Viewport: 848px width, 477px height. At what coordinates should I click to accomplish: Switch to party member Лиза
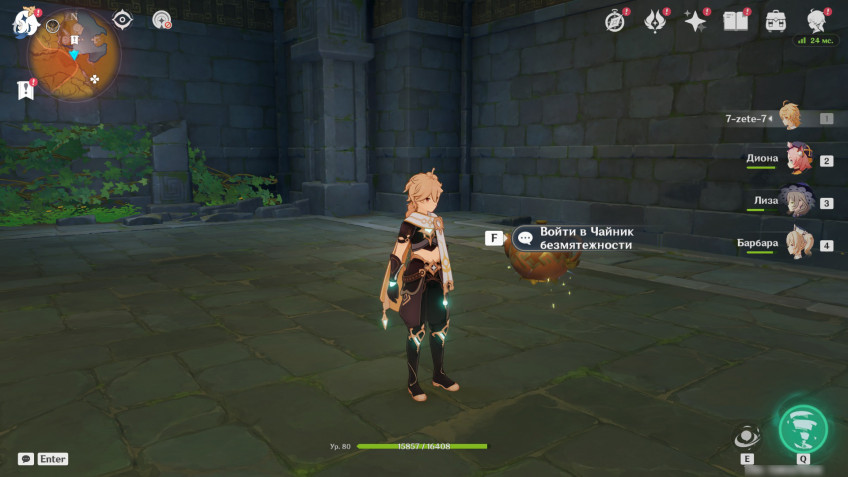pyautogui.click(x=797, y=202)
